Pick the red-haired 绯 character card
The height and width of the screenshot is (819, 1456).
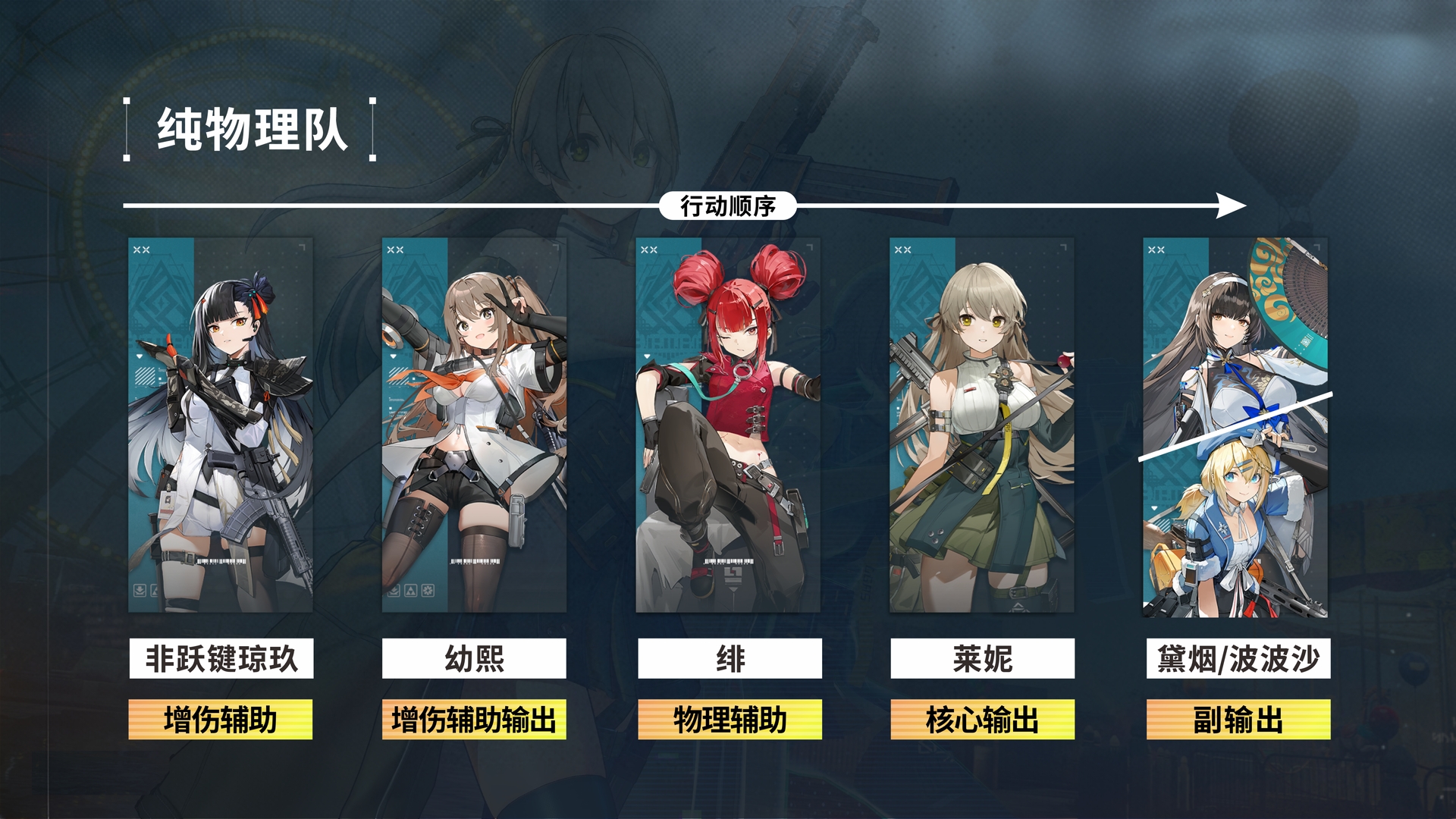coord(728,425)
